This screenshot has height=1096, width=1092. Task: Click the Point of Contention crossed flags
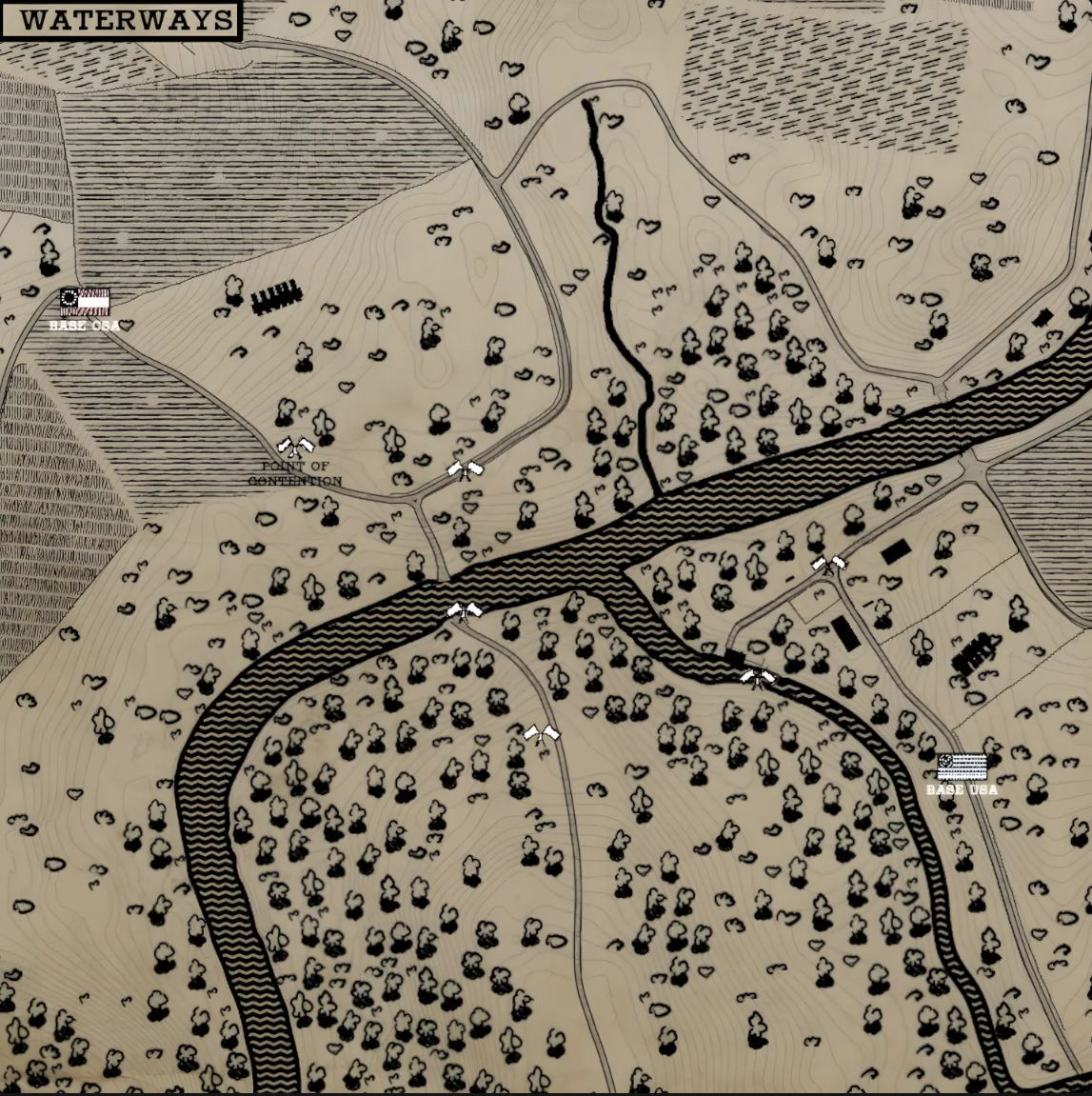[x=295, y=446]
